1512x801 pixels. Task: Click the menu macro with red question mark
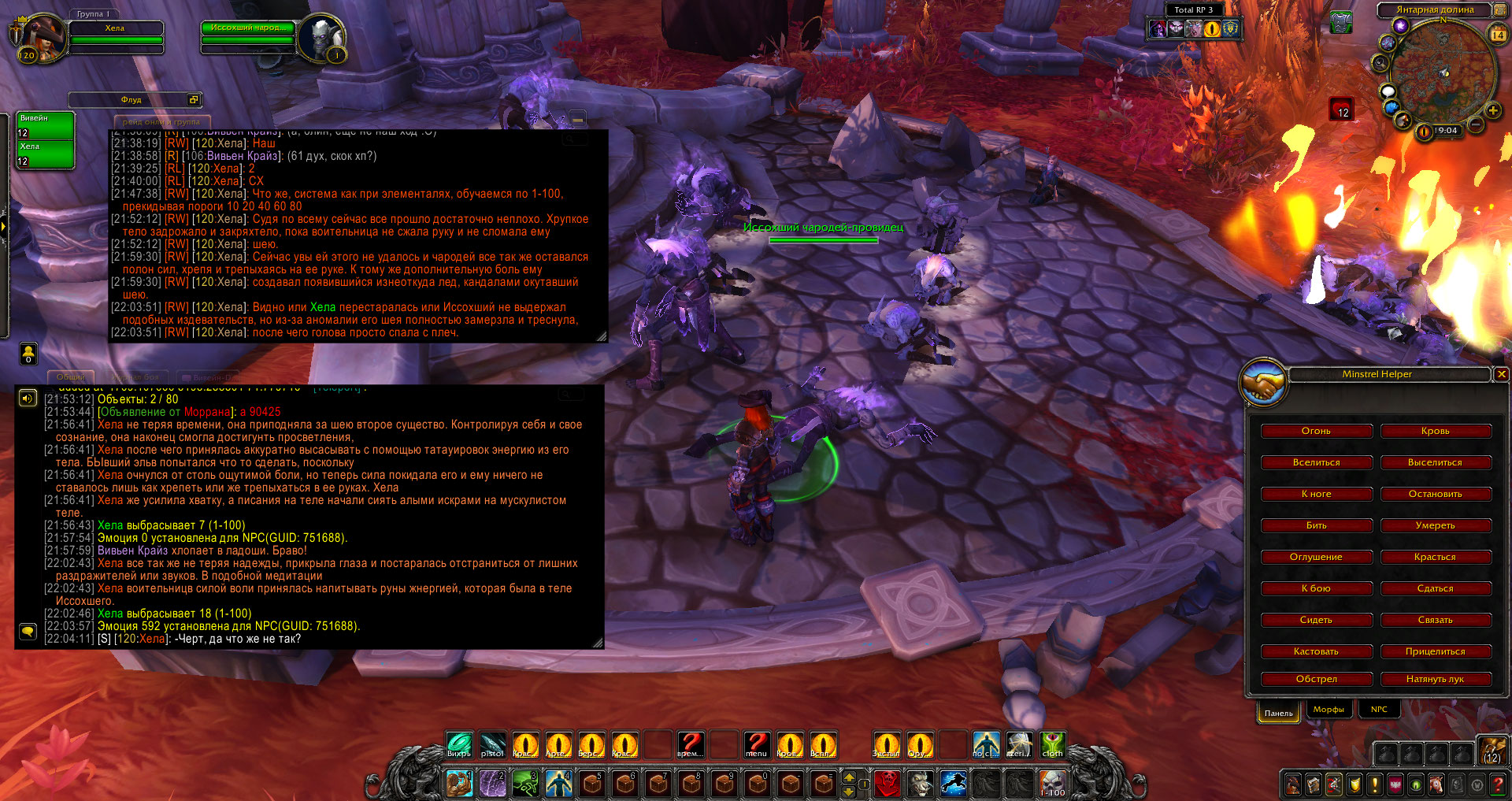tap(757, 744)
